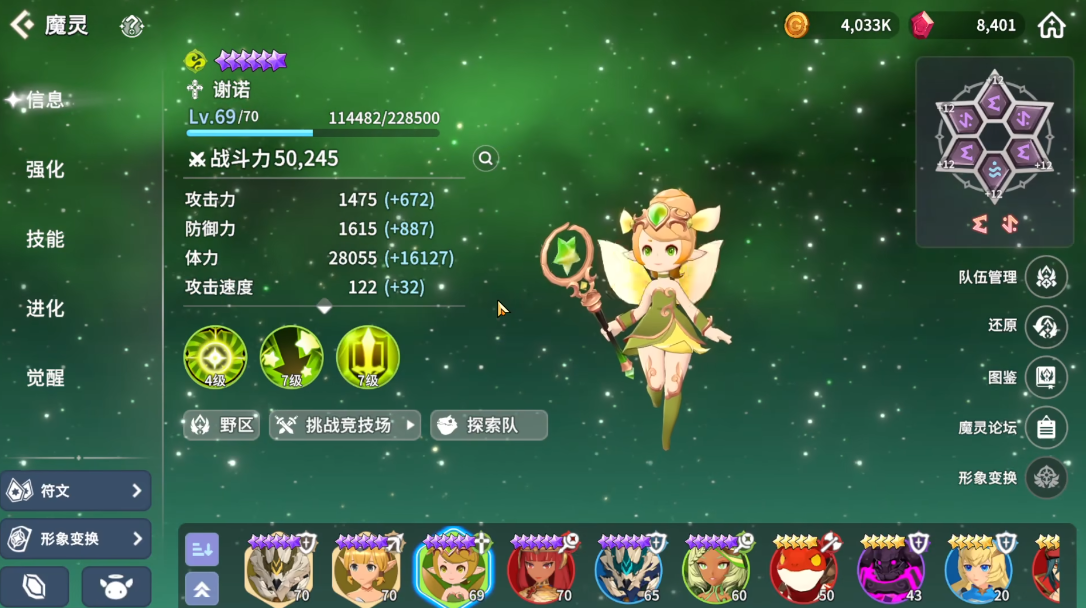Image resolution: width=1086 pixels, height=608 pixels.
Task: Activate the 还原 button
Action: click(x=1046, y=327)
